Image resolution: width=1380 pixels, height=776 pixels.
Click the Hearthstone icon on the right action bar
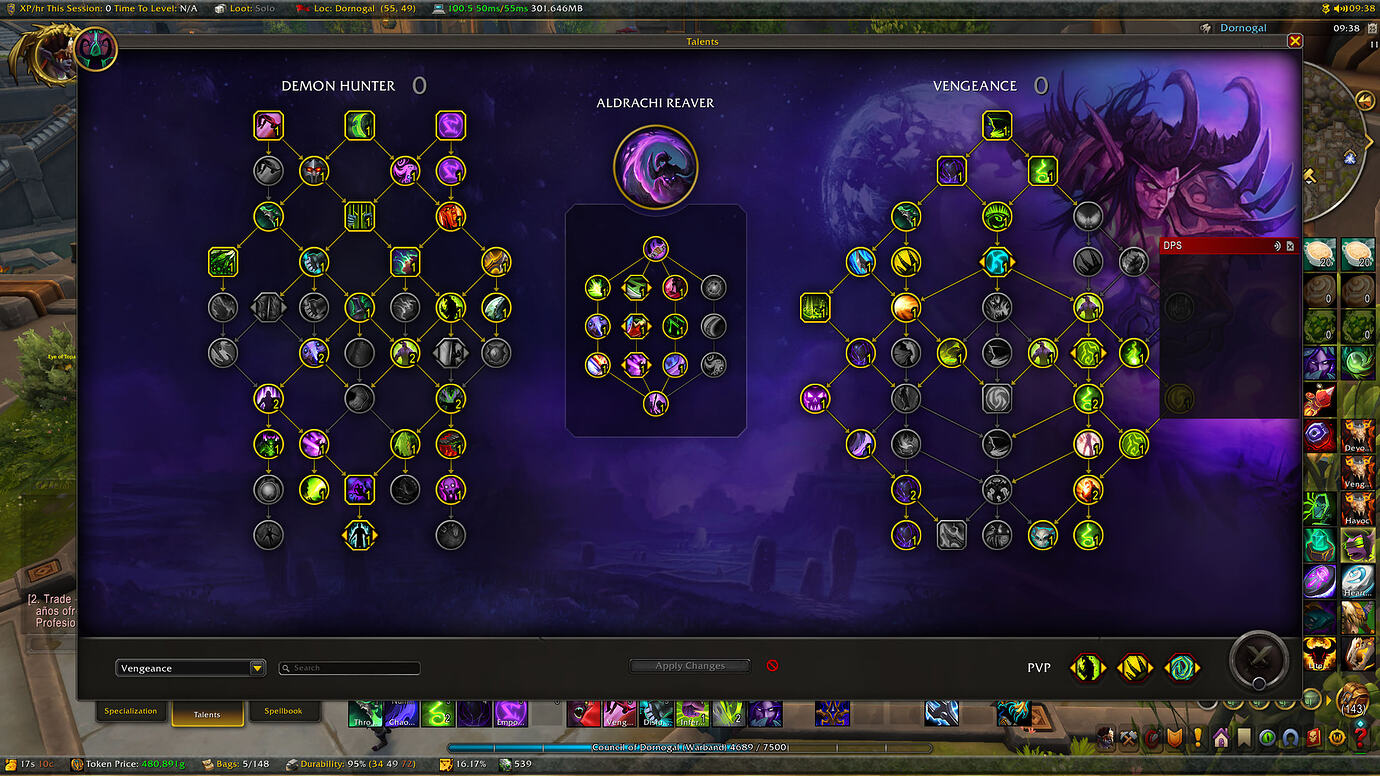[x=1358, y=580]
